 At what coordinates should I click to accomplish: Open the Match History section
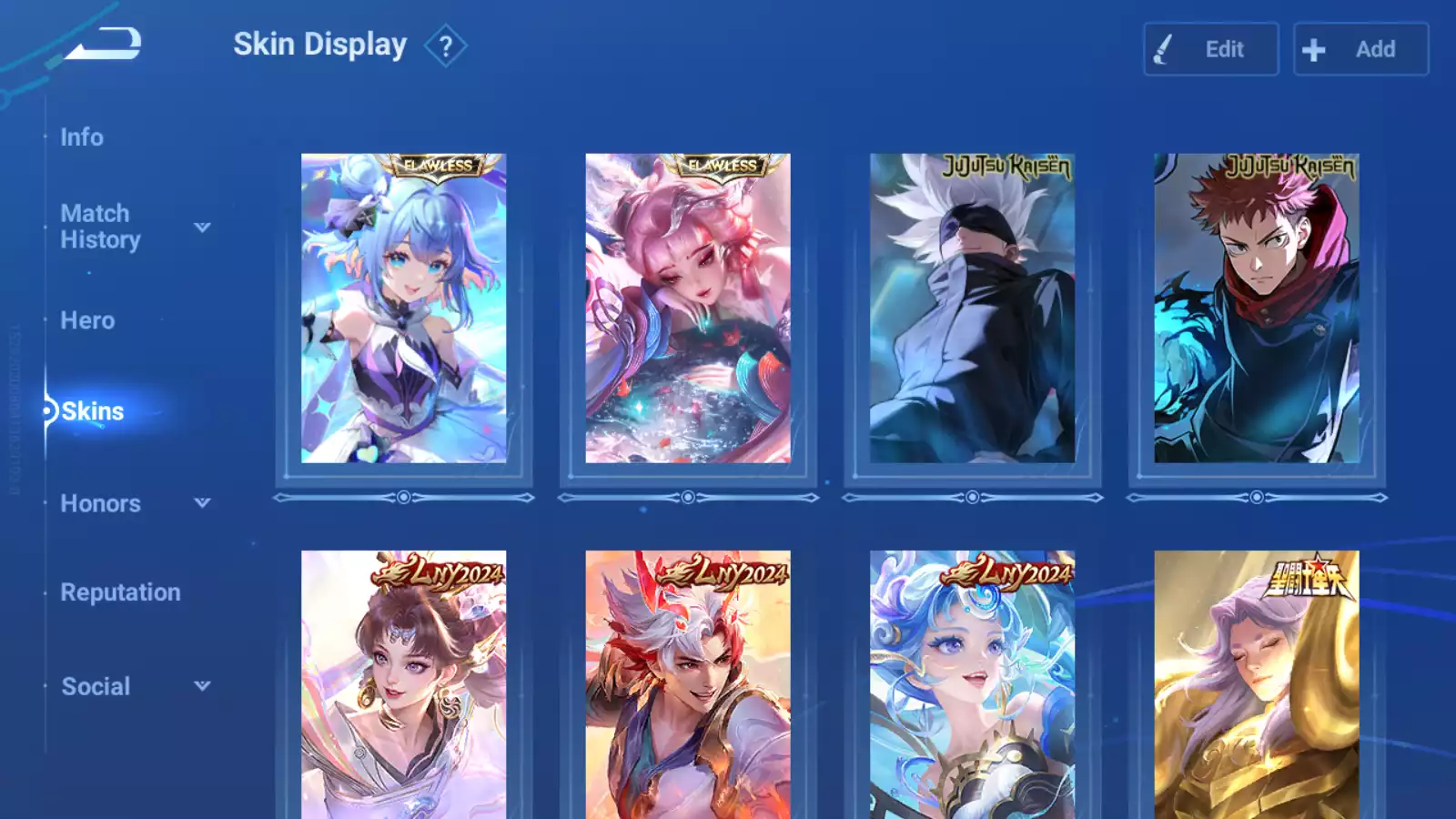(x=100, y=227)
